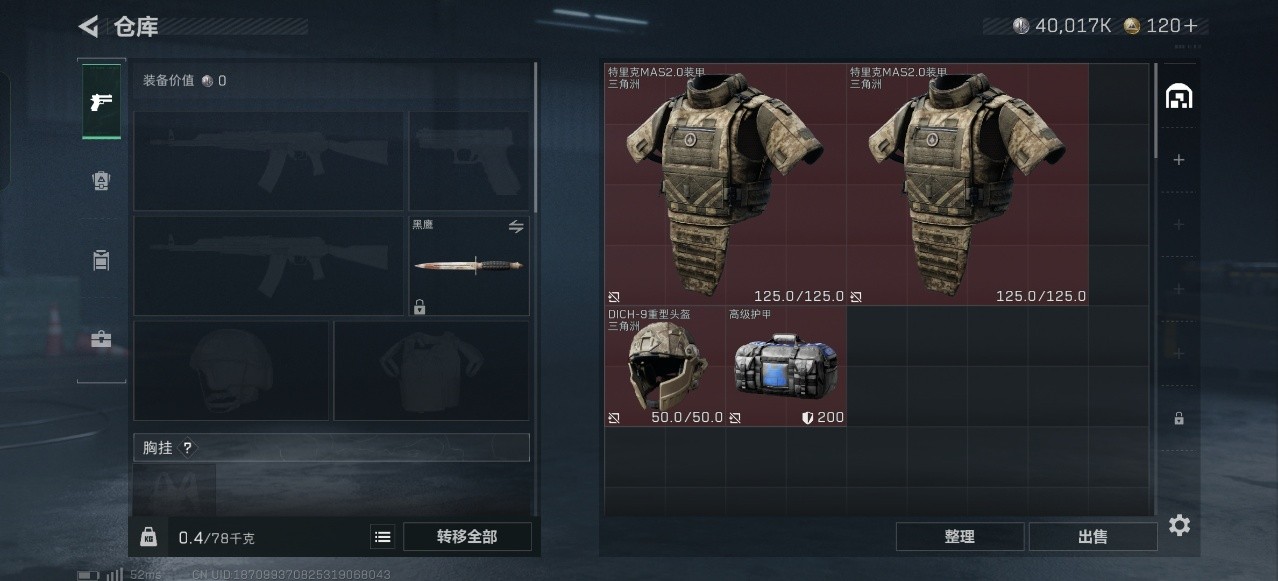Open the 胸挂 help question mark
Screen dimensions: 1278x581
point(187,448)
